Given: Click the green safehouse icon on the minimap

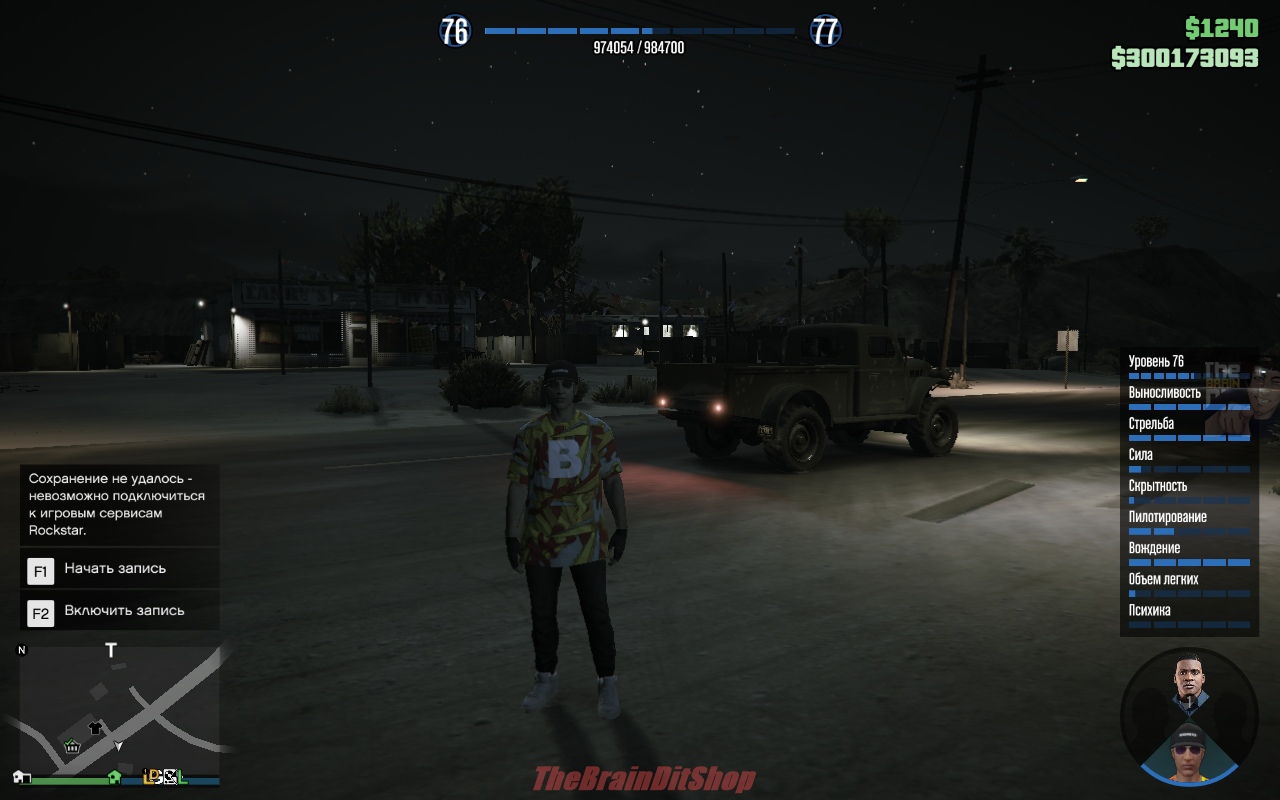Looking at the screenshot, I should coord(114,778).
